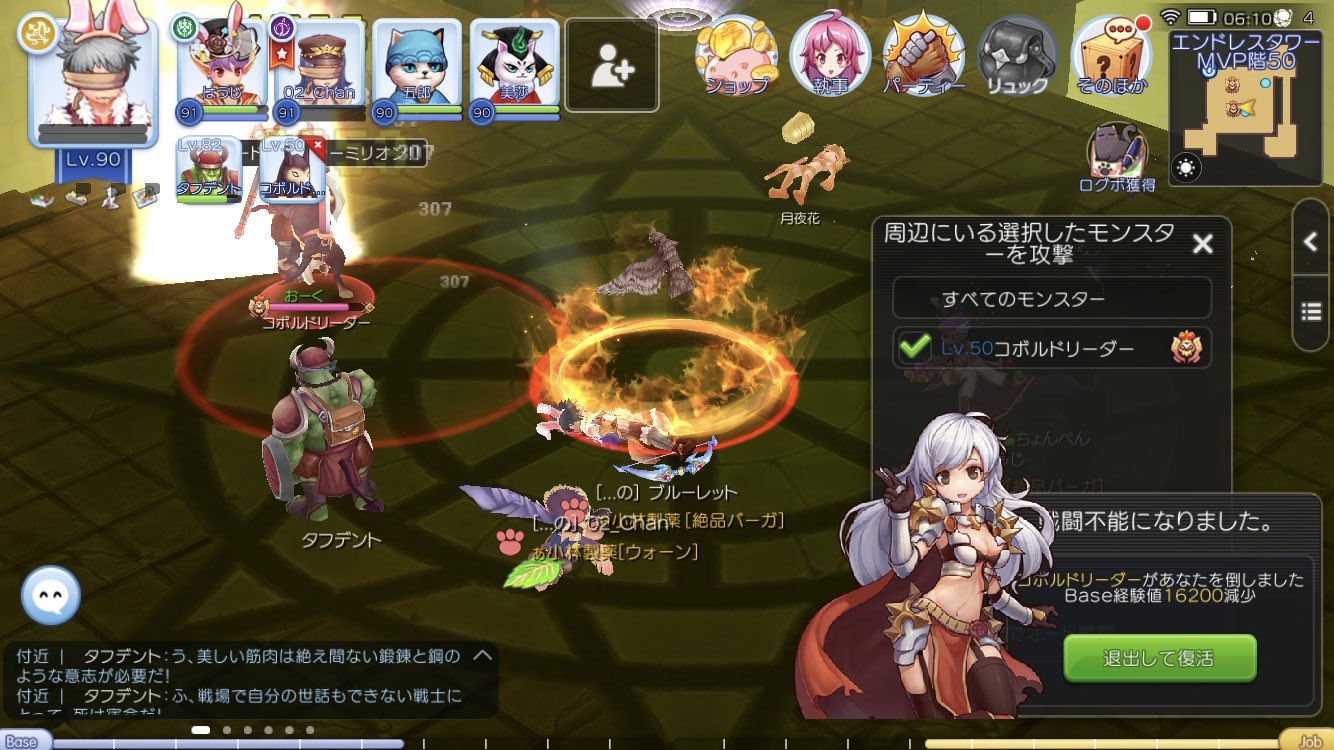Tap the add party member slot
1334x750 pixels.
(611, 62)
